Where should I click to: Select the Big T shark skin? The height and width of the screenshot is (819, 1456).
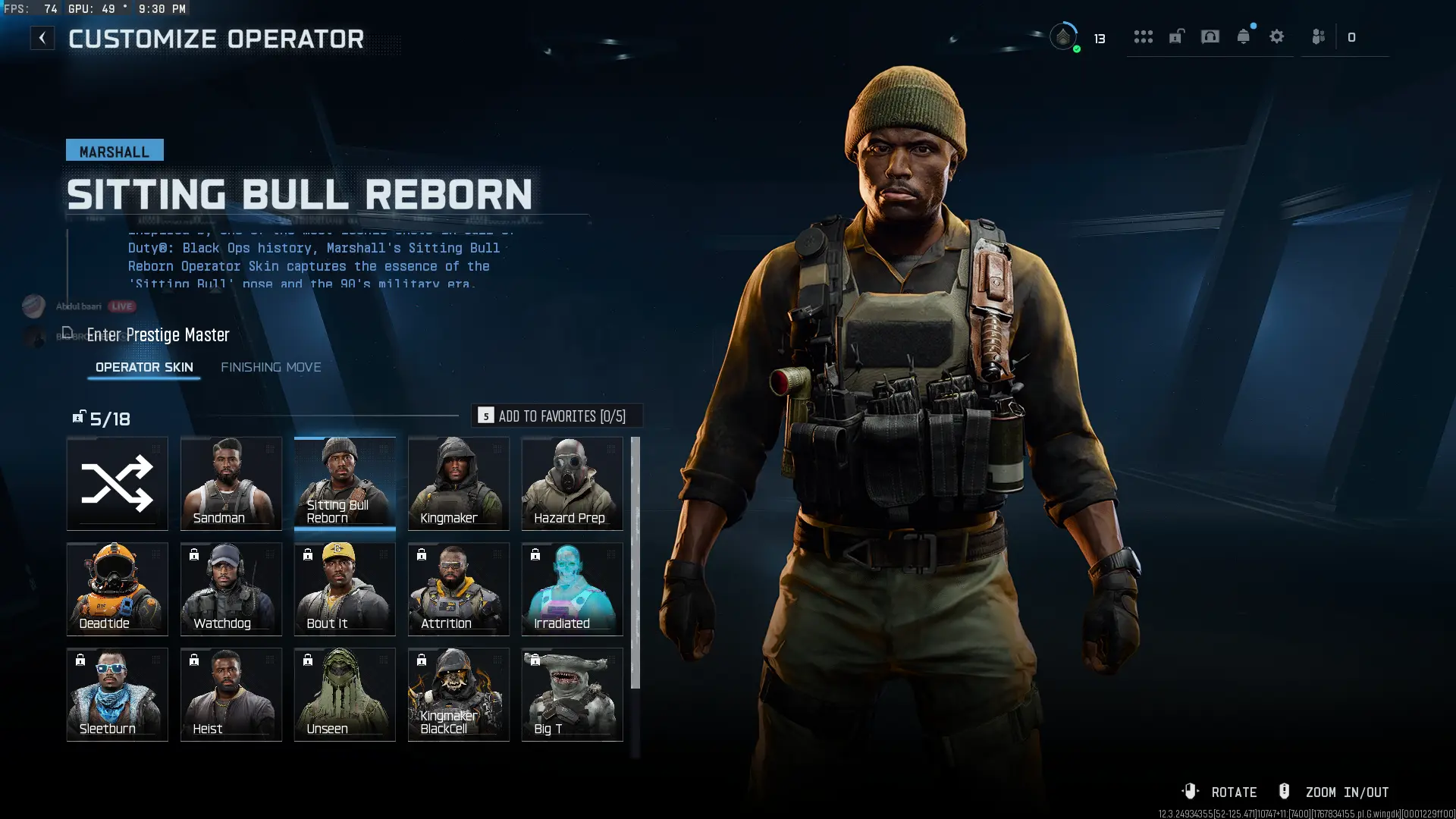[572, 694]
